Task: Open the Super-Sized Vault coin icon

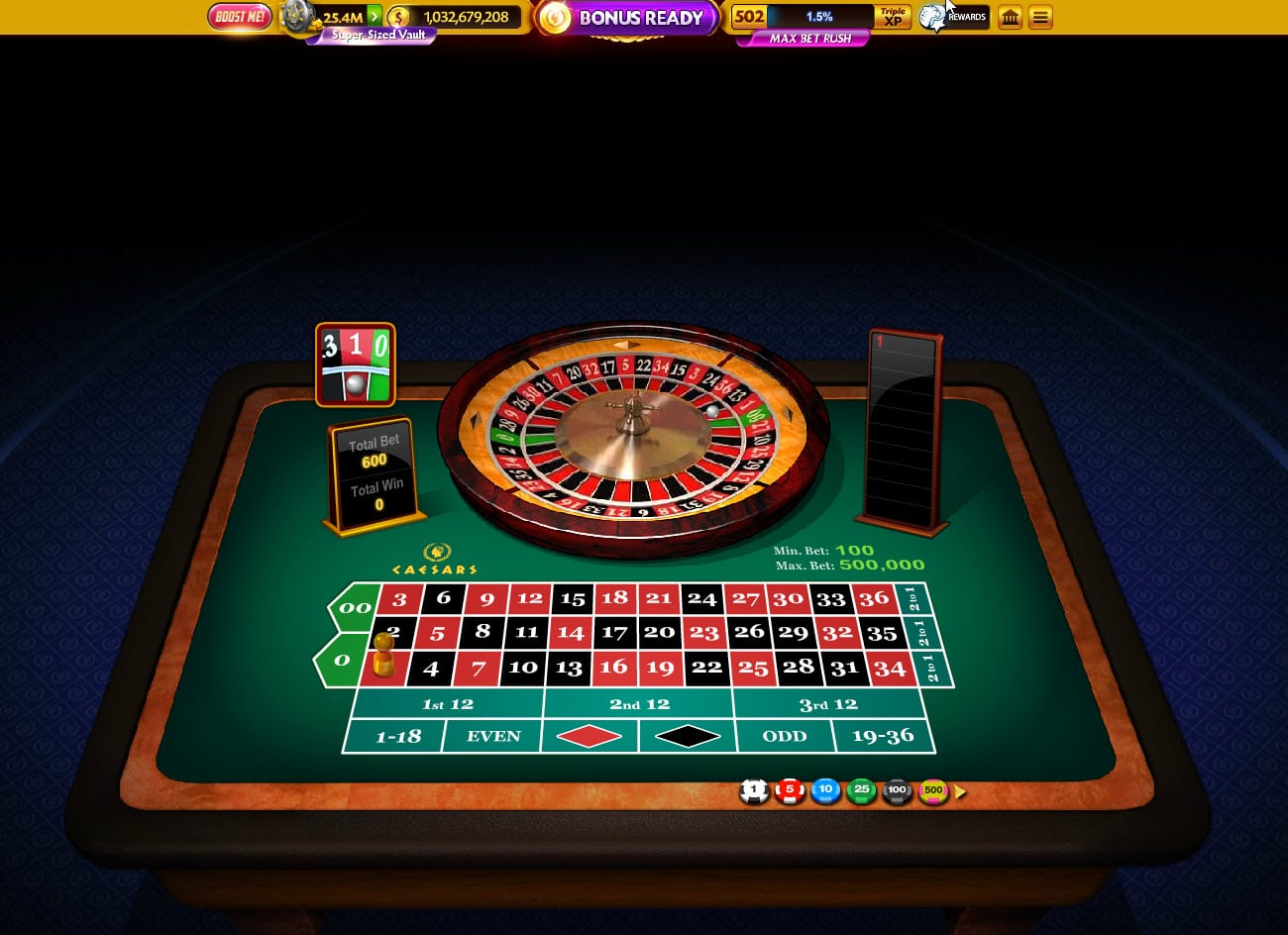Action: tap(297, 17)
